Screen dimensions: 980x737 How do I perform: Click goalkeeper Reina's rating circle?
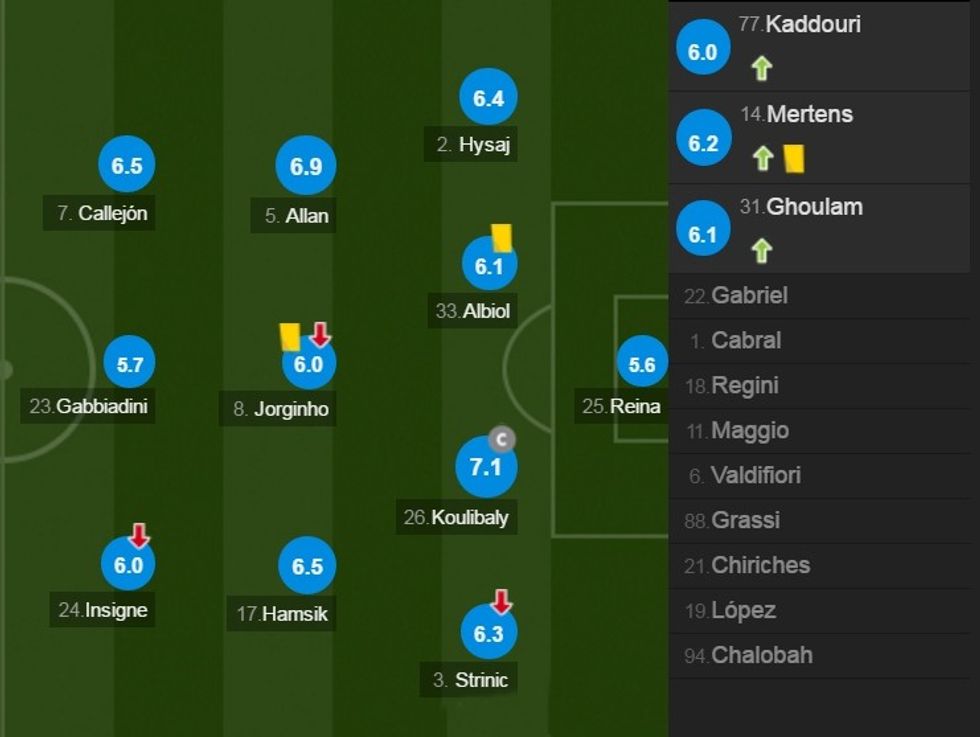[642, 365]
